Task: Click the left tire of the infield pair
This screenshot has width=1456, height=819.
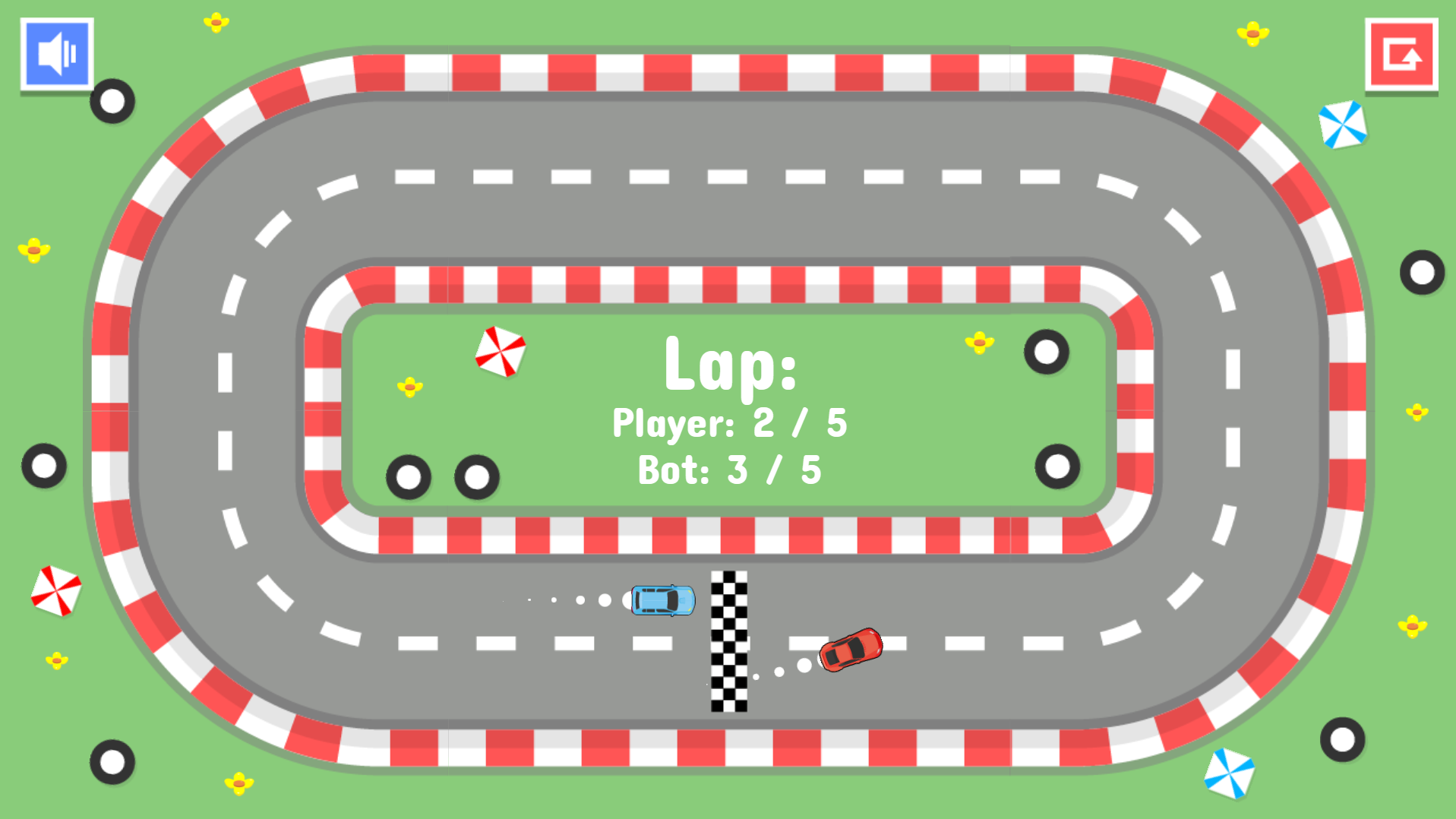Action: tap(408, 477)
